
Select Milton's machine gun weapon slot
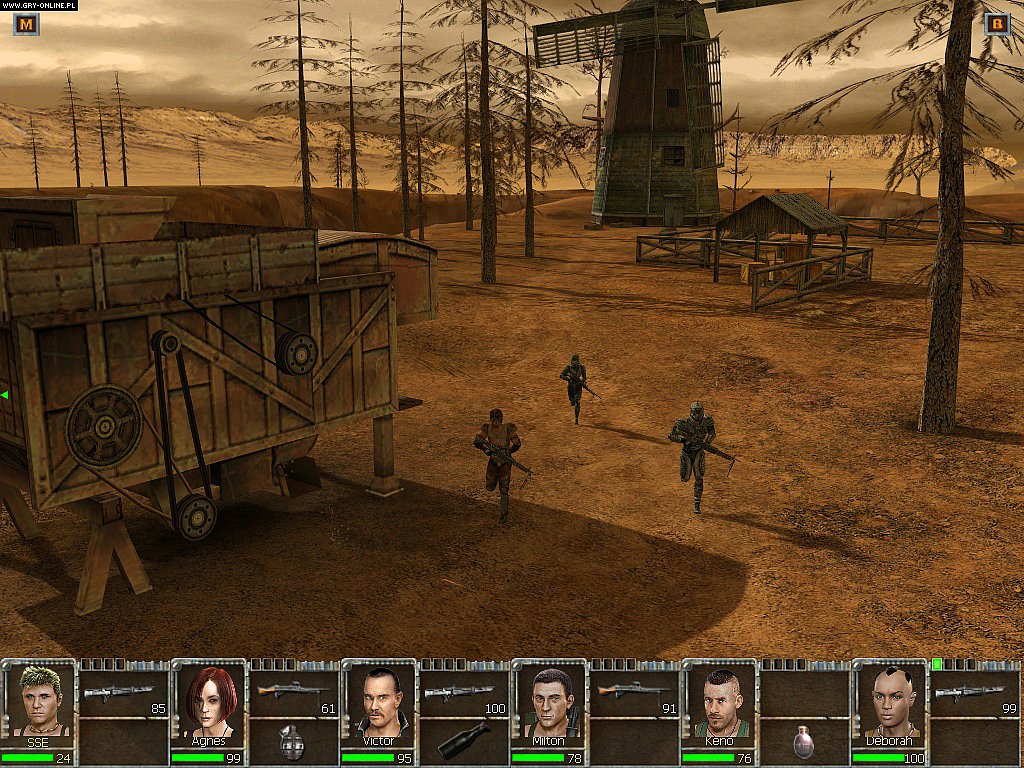pos(633,693)
